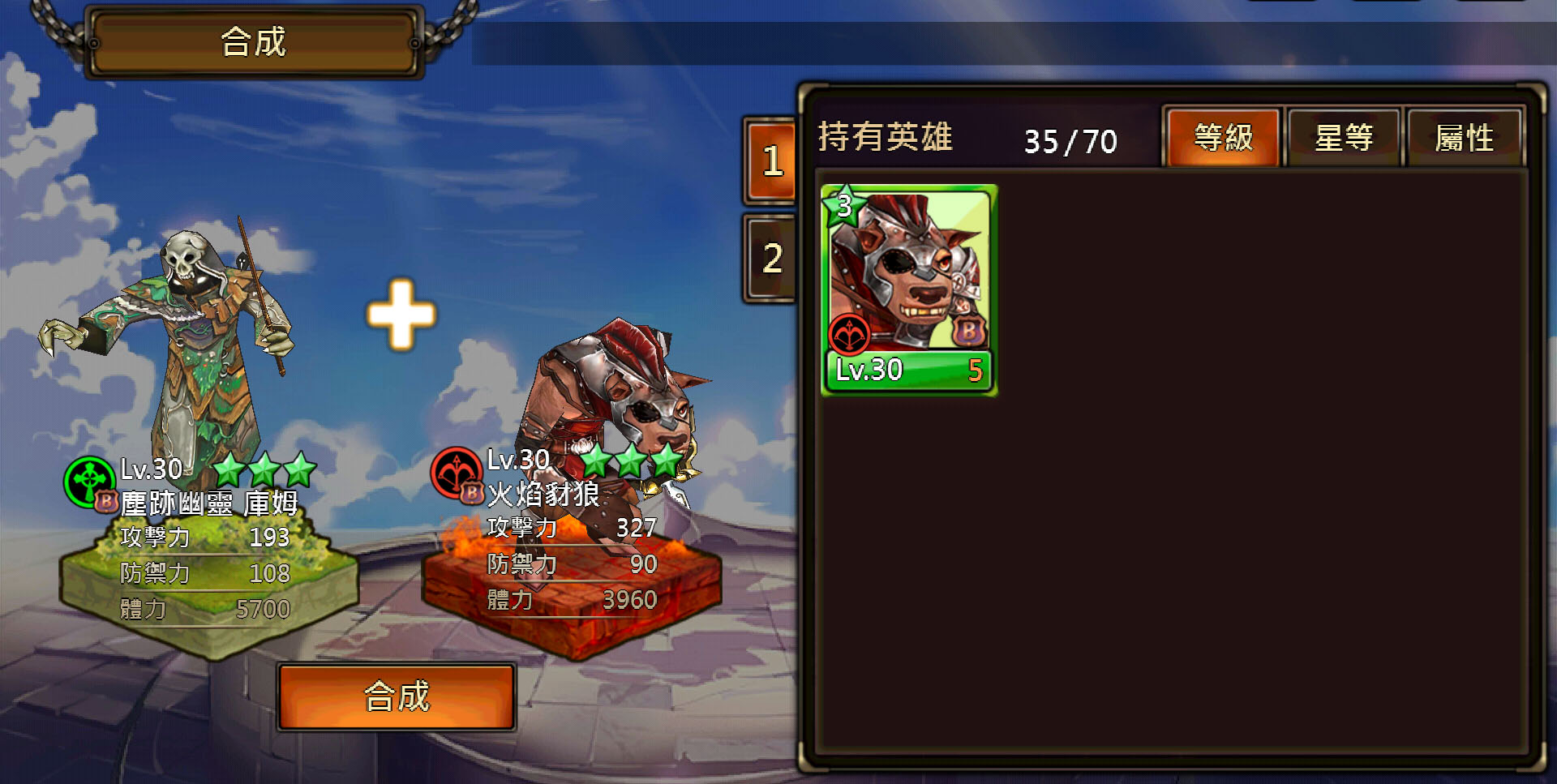The image size is (1557, 784).
Task: Click the 合成 title banner
Action: click(x=252, y=42)
